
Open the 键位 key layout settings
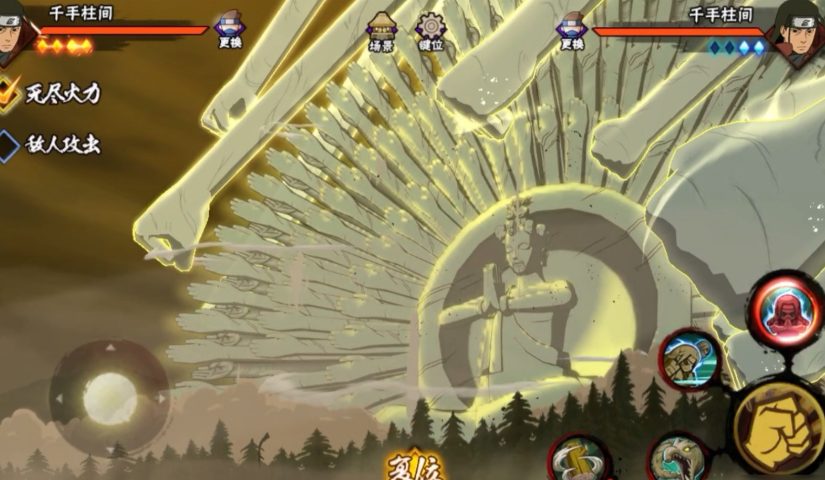pyautogui.click(x=431, y=30)
